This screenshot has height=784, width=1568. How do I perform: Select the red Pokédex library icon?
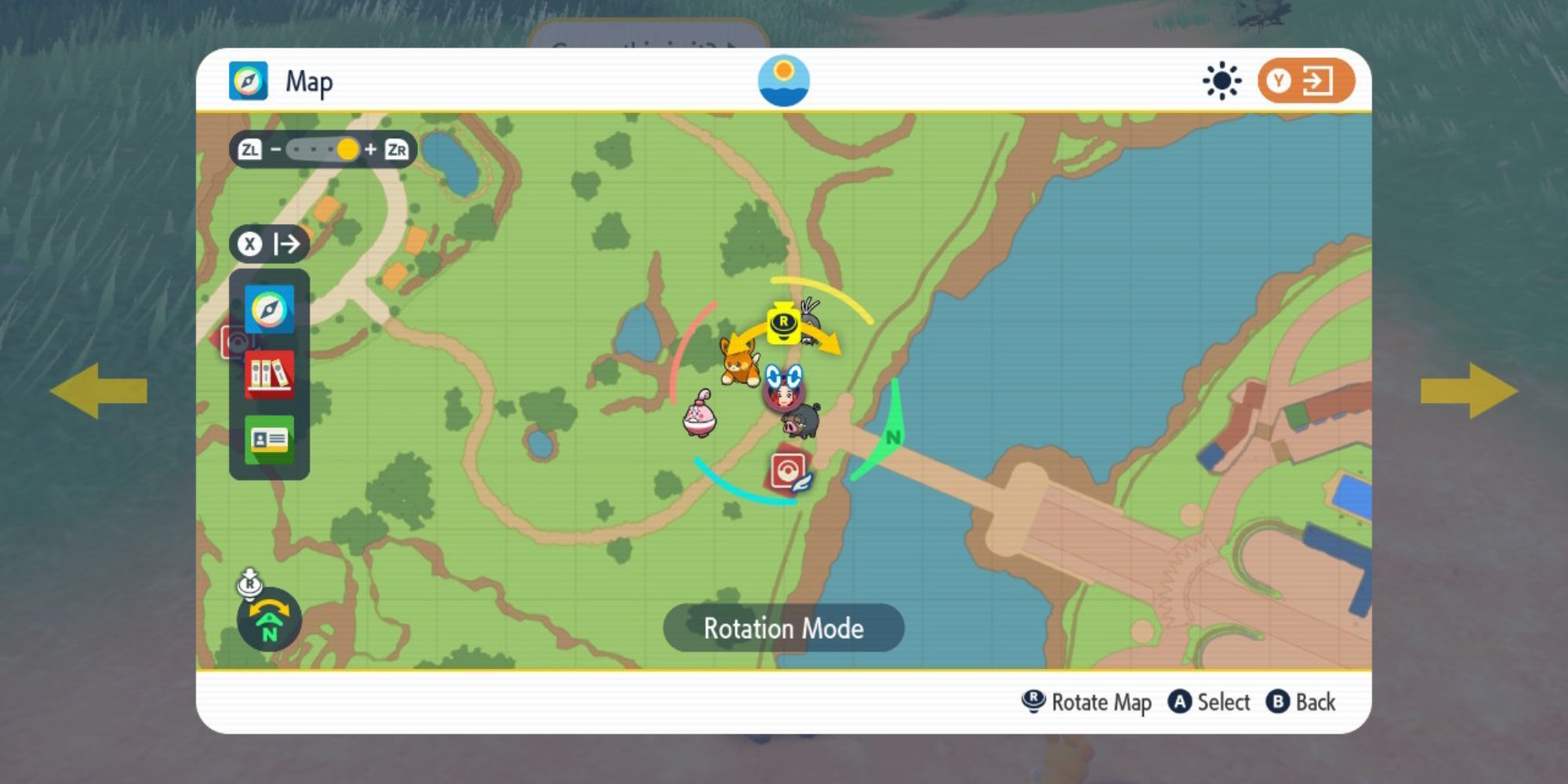pyautogui.click(x=269, y=375)
